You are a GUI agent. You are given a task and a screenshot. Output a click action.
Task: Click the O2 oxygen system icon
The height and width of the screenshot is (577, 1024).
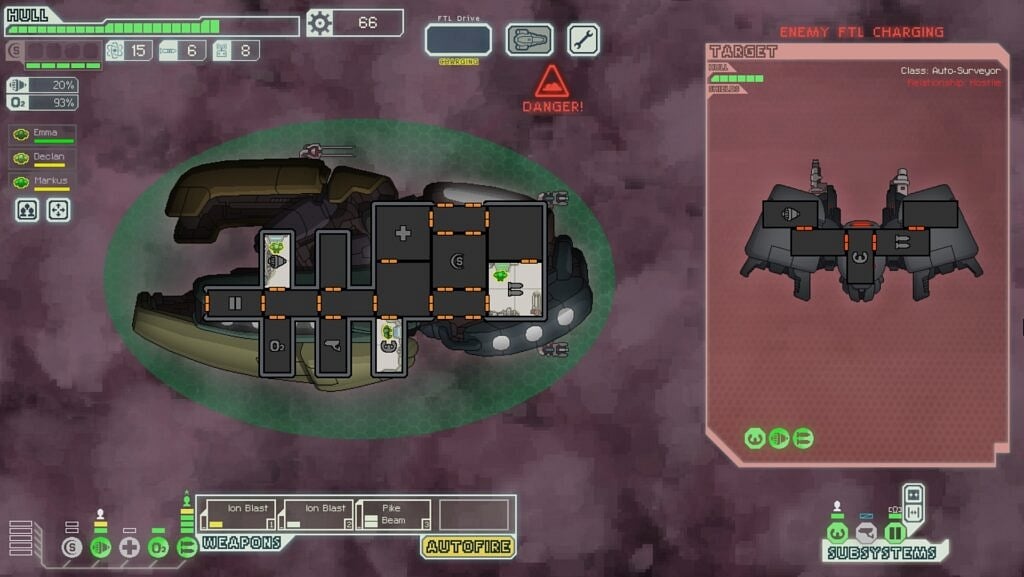158,547
